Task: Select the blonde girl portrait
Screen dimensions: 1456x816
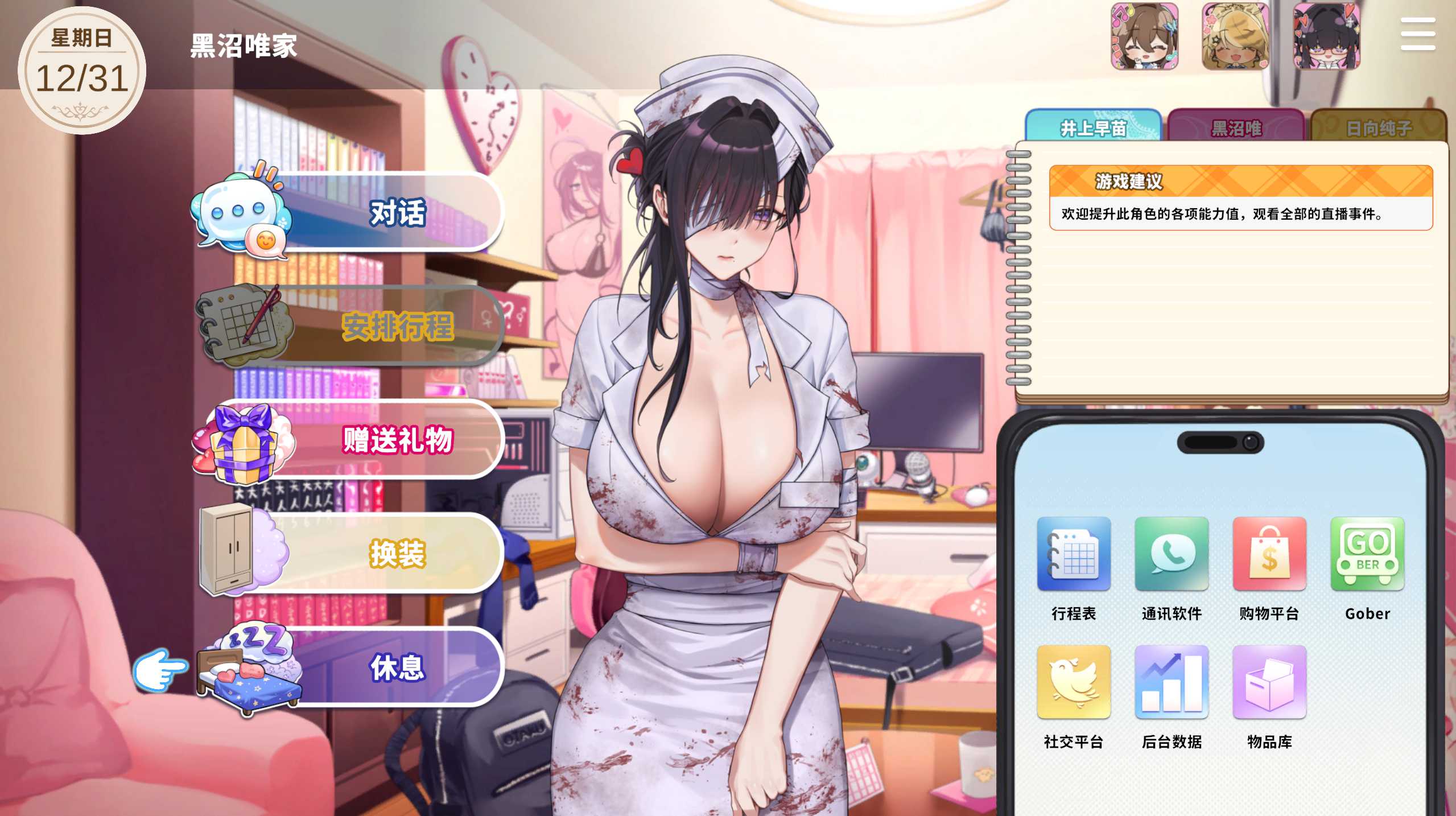Action: (x=1235, y=36)
